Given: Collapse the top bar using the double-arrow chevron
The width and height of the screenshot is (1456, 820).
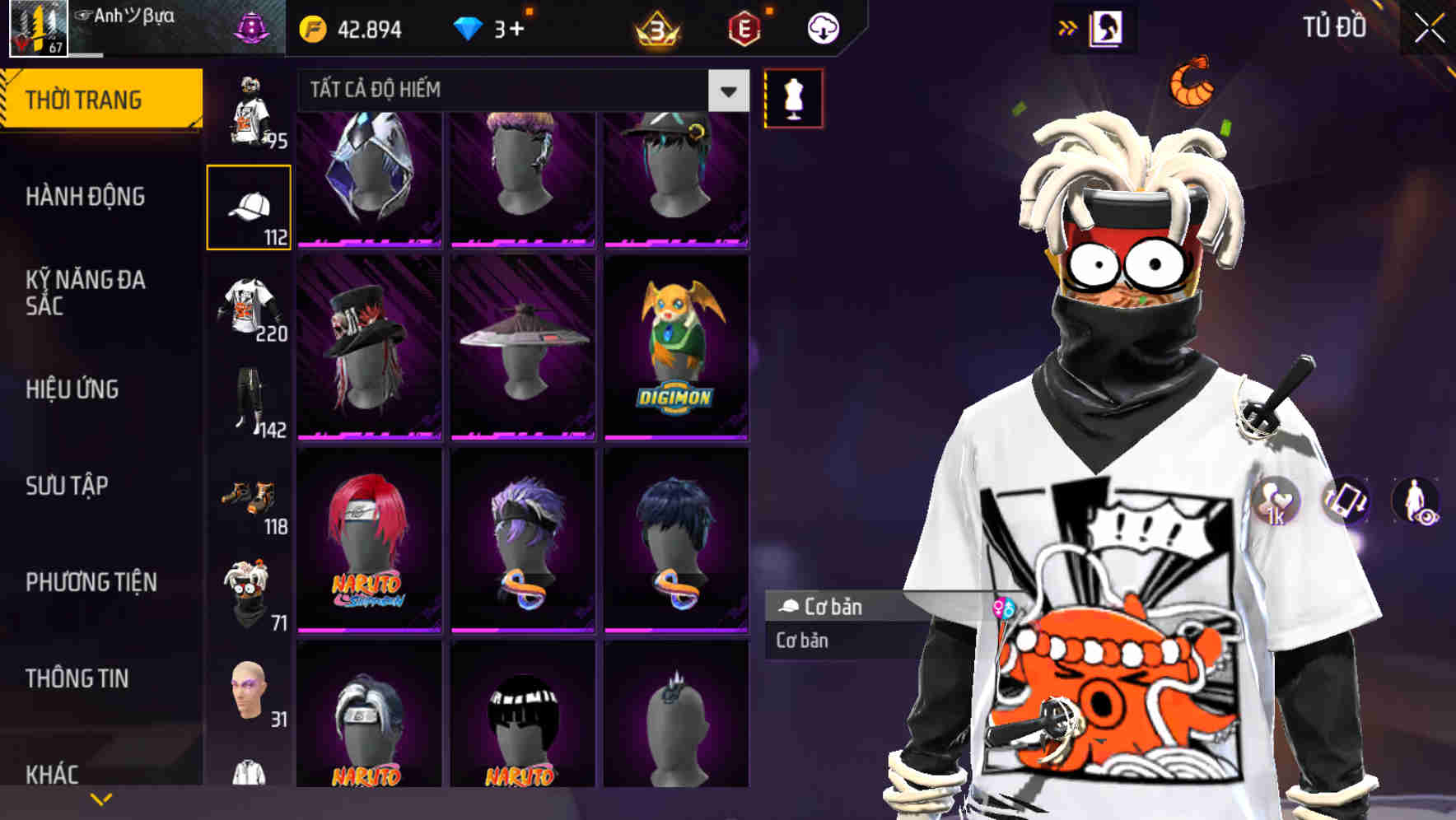Looking at the screenshot, I should tap(1068, 26).
